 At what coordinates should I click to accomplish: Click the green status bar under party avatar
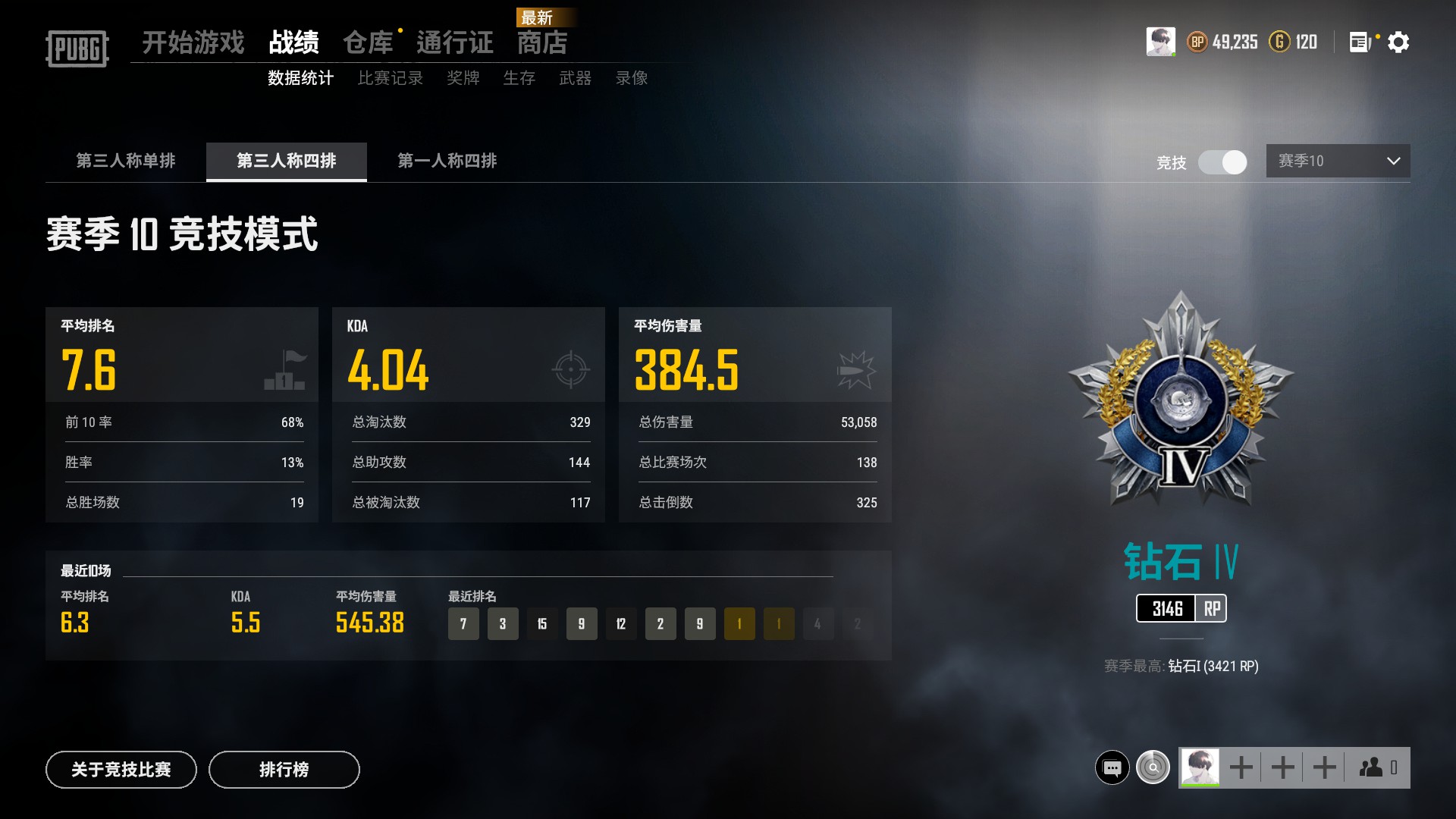click(1199, 786)
